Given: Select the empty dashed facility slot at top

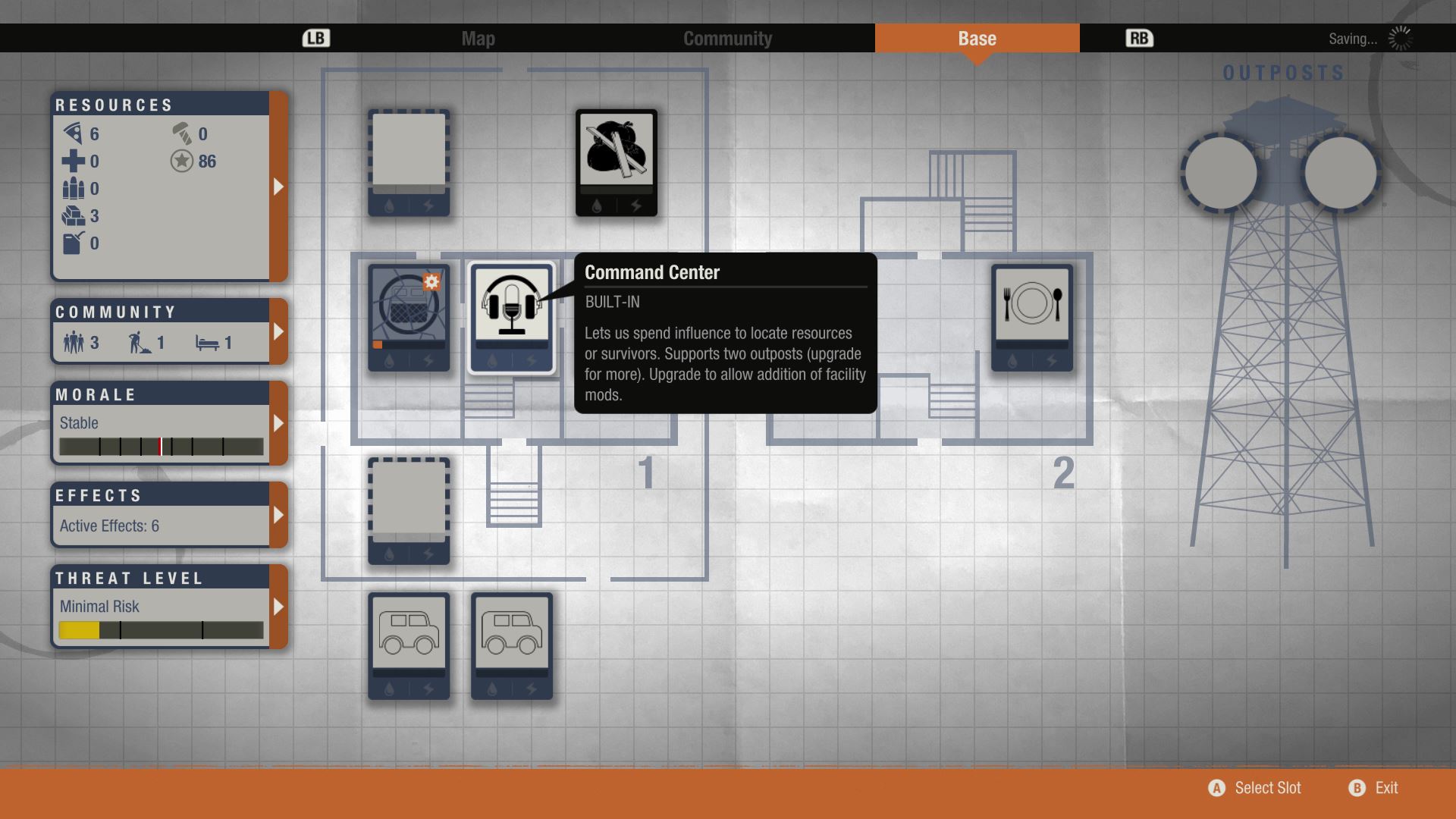Looking at the screenshot, I should coord(408,161).
